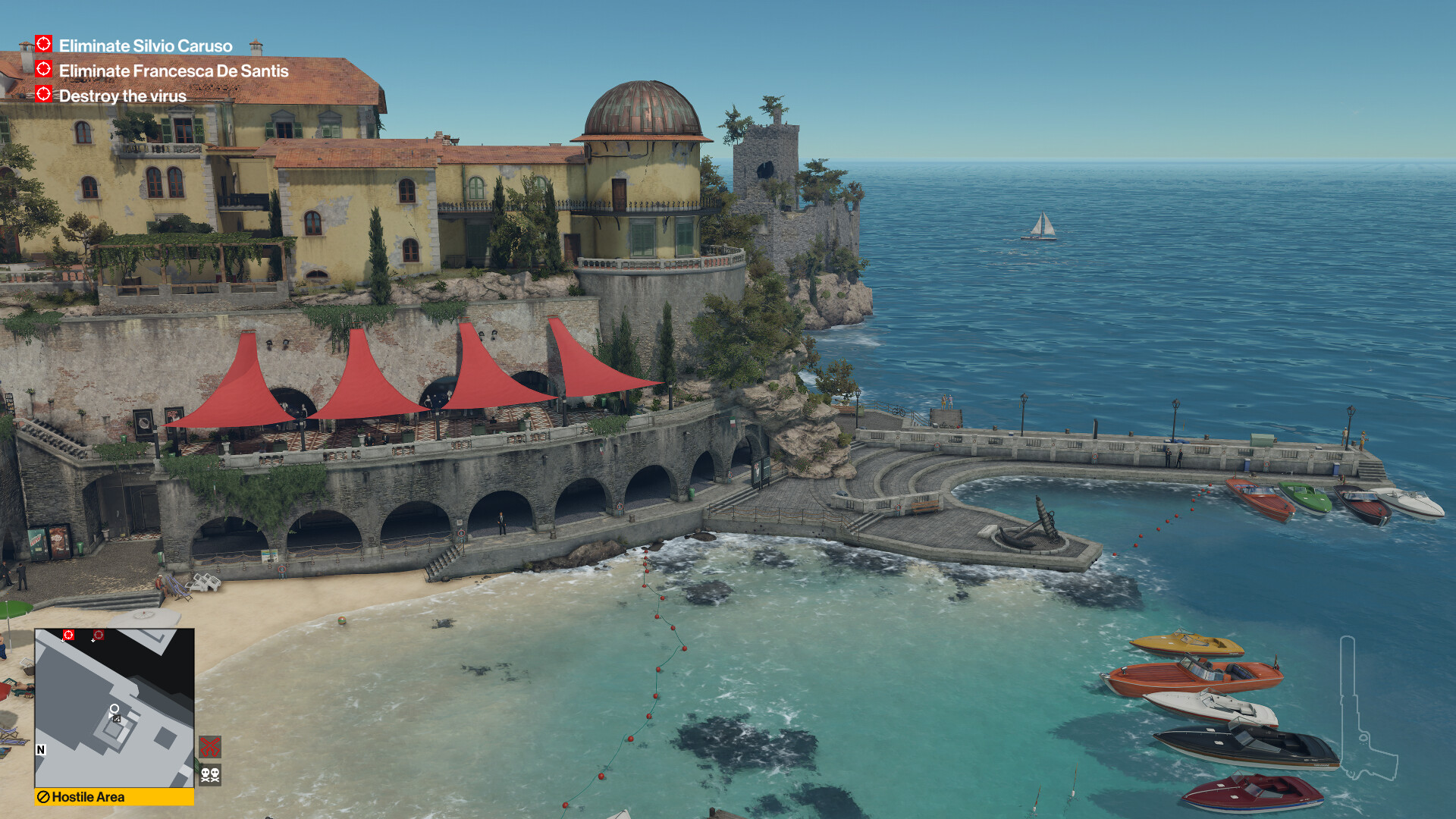The height and width of the screenshot is (819, 1456).
Task: Select the crossed-out guns icon
Action: [210, 747]
